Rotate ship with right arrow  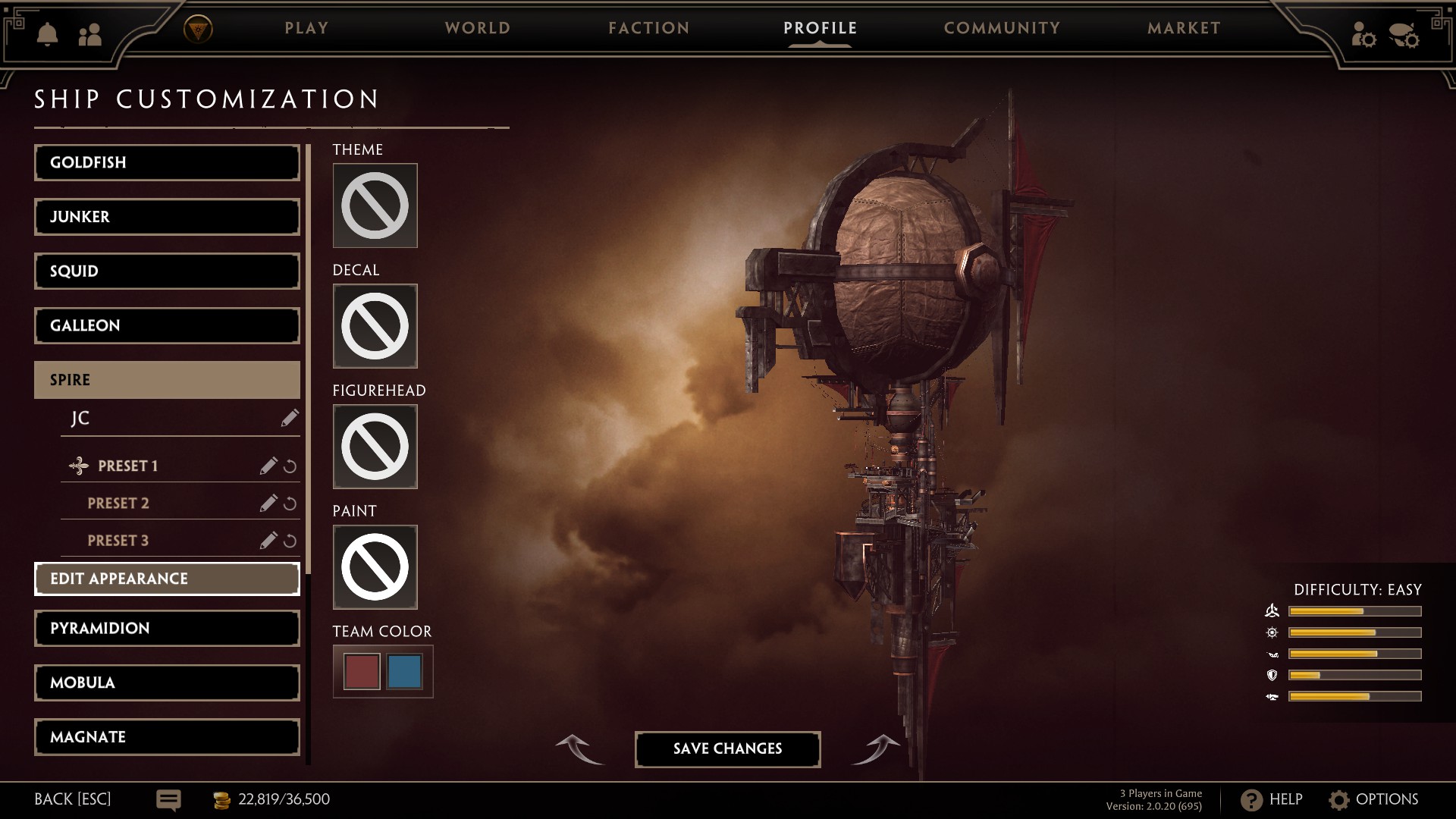coord(877,748)
